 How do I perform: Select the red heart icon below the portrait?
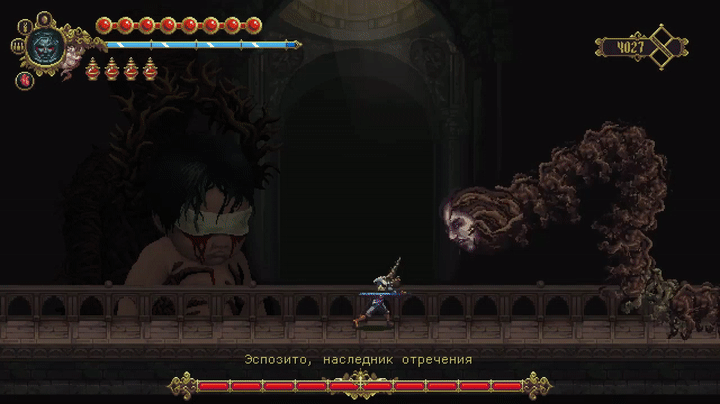[x=25, y=80]
